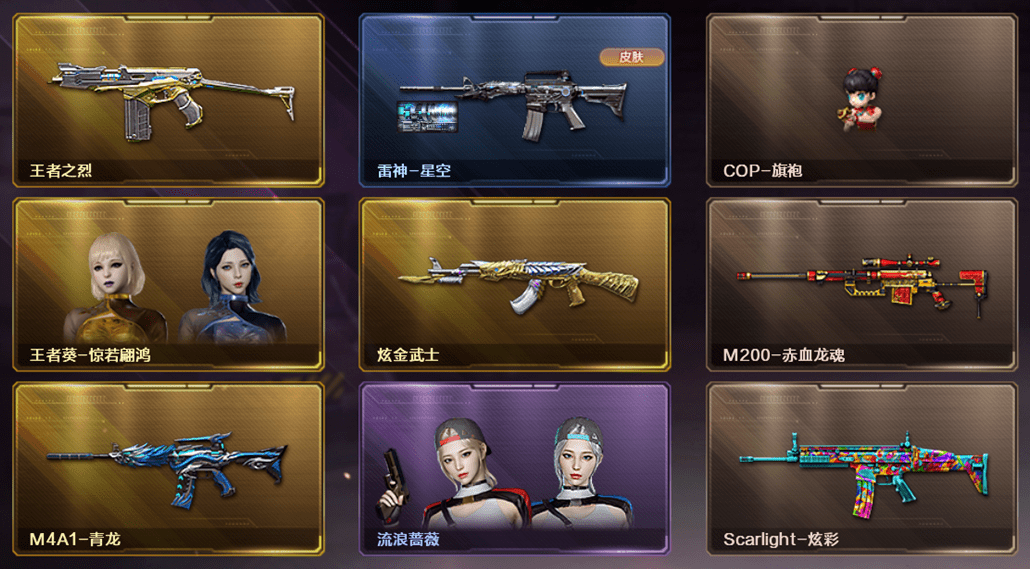
Task: Open the 流浪蔷薇 character card
Action: (514, 468)
